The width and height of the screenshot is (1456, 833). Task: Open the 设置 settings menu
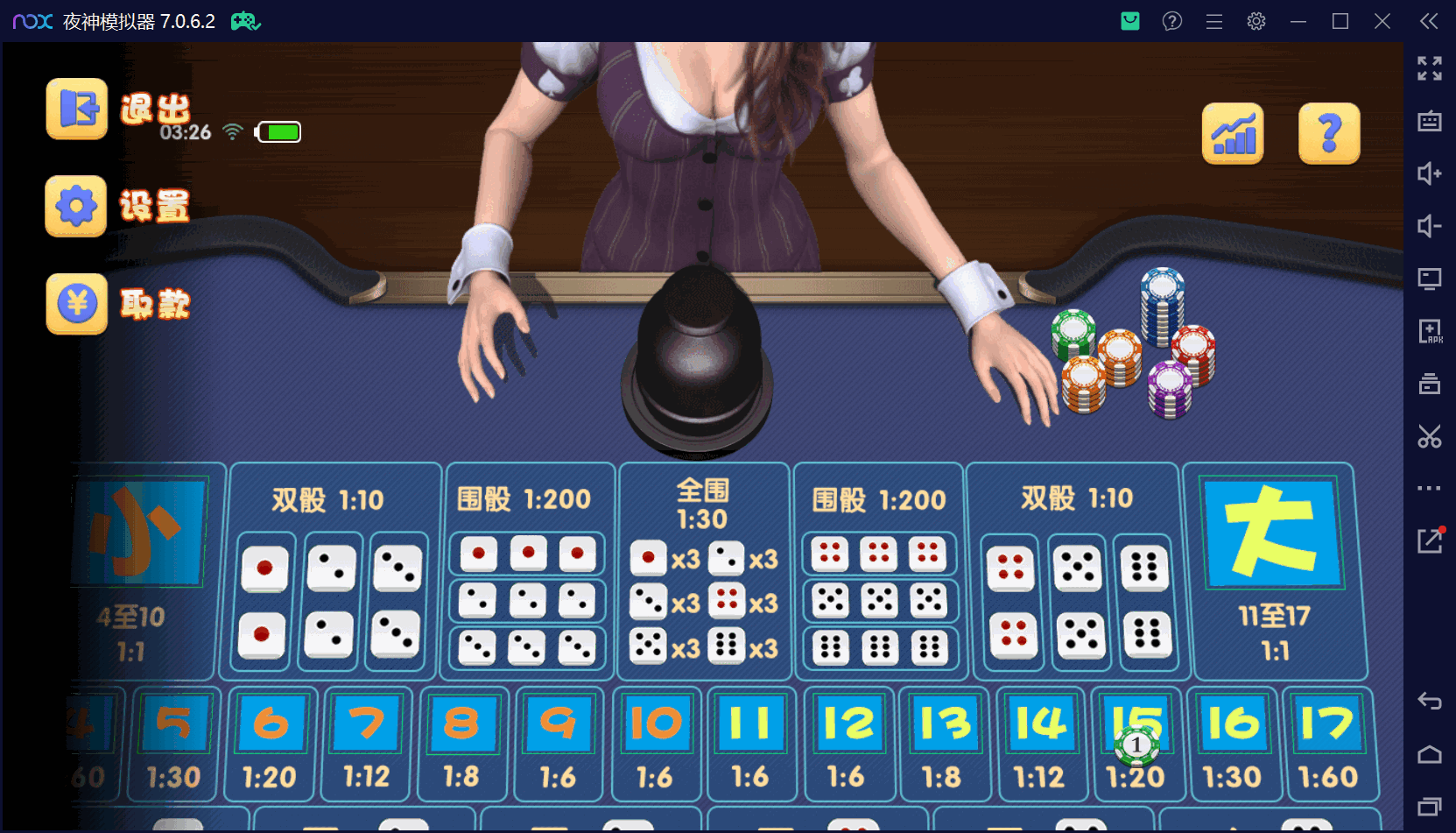pos(76,206)
